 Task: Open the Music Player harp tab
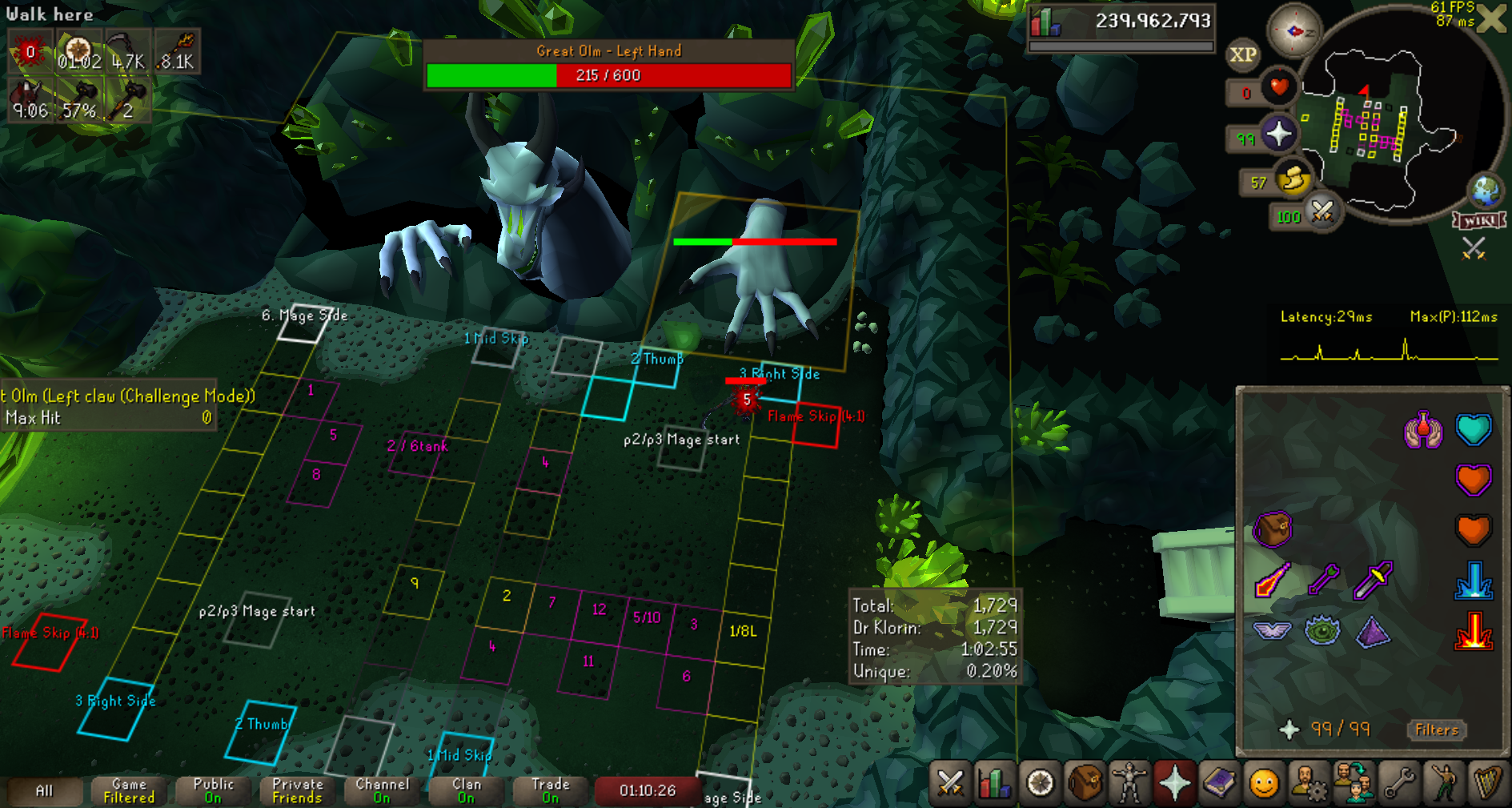[1488, 782]
